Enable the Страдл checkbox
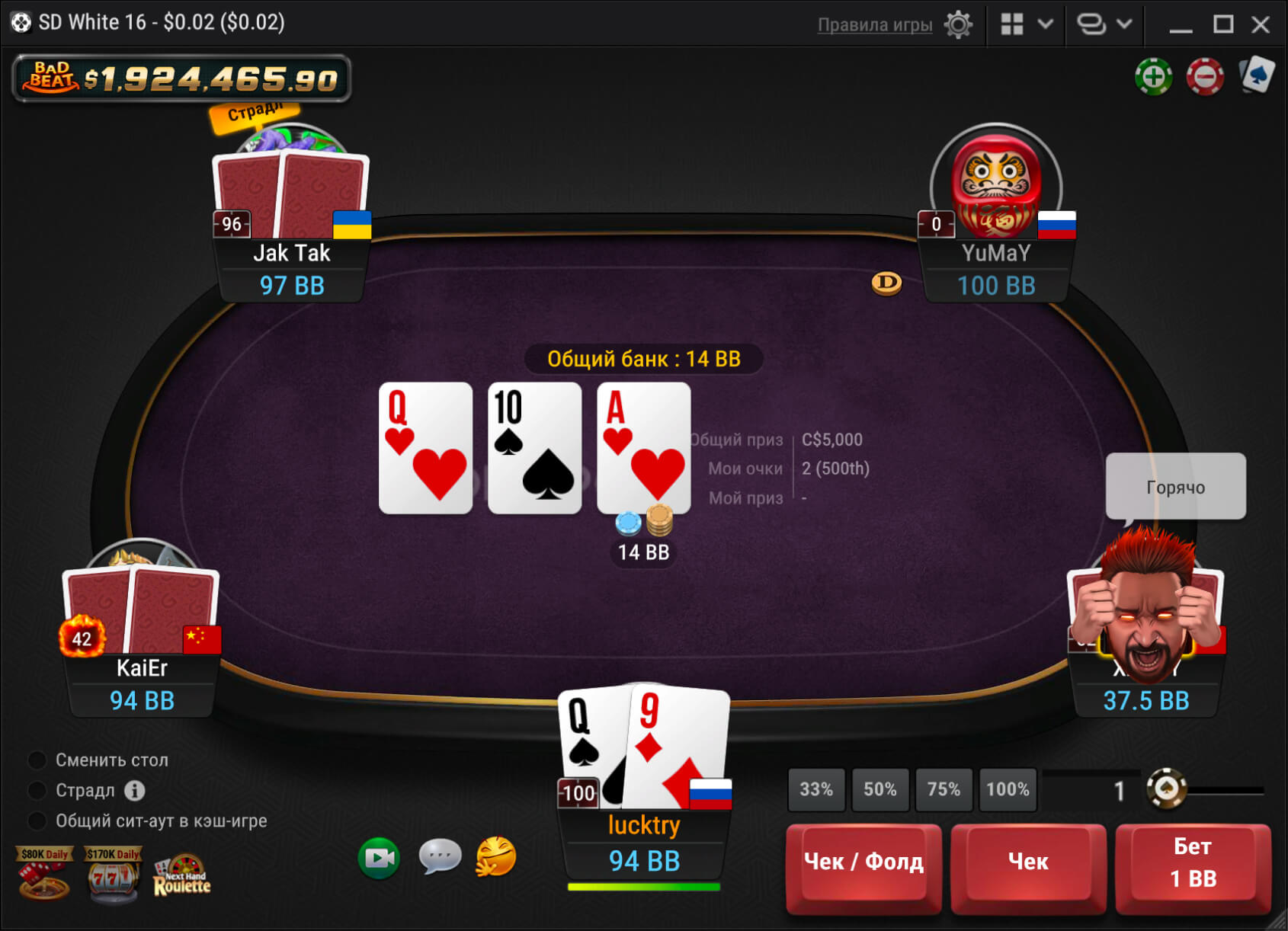Image resolution: width=1288 pixels, height=931 pixels. (x=36, y=790)
